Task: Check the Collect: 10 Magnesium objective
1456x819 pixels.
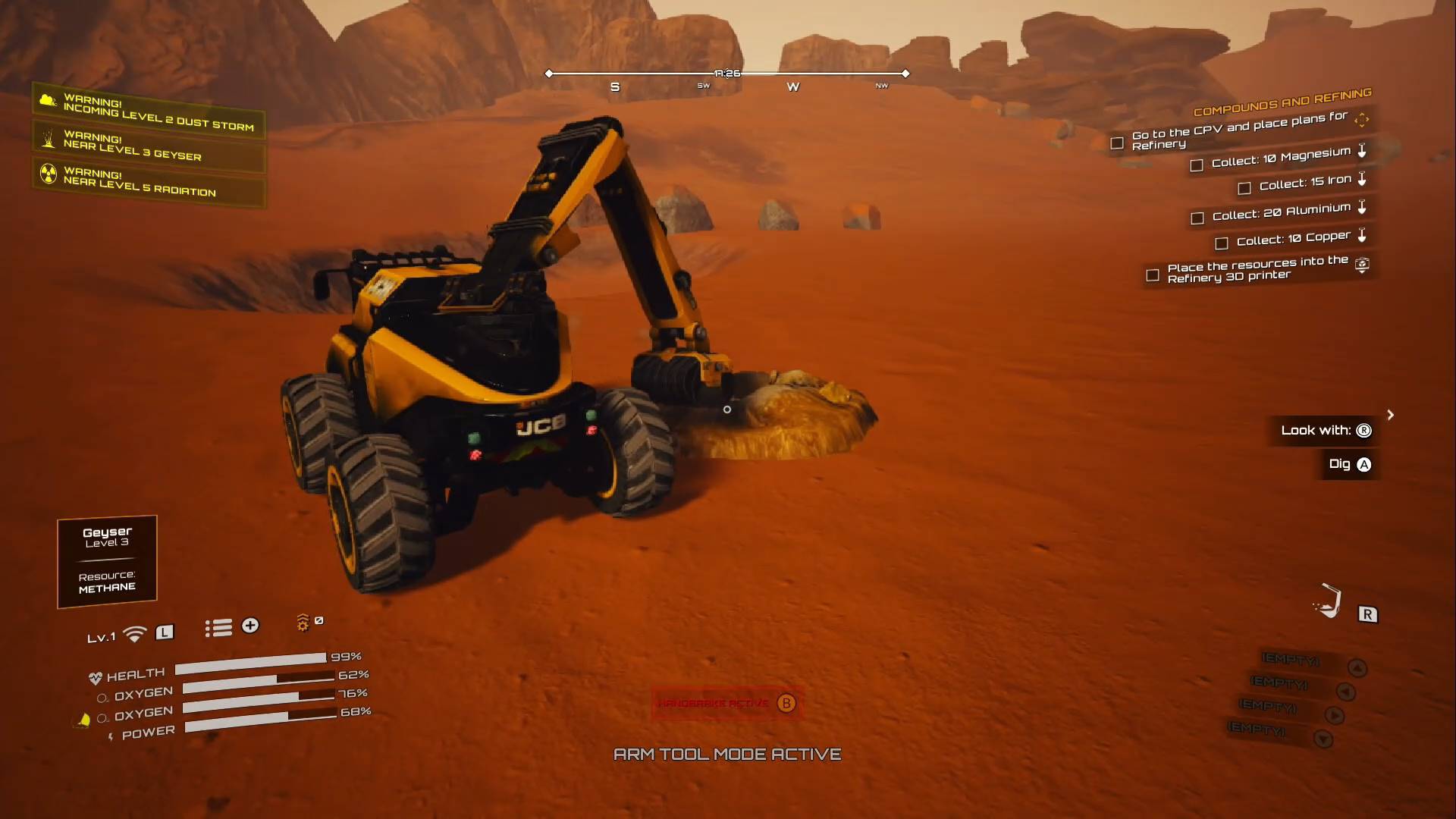Action: 1197,164
